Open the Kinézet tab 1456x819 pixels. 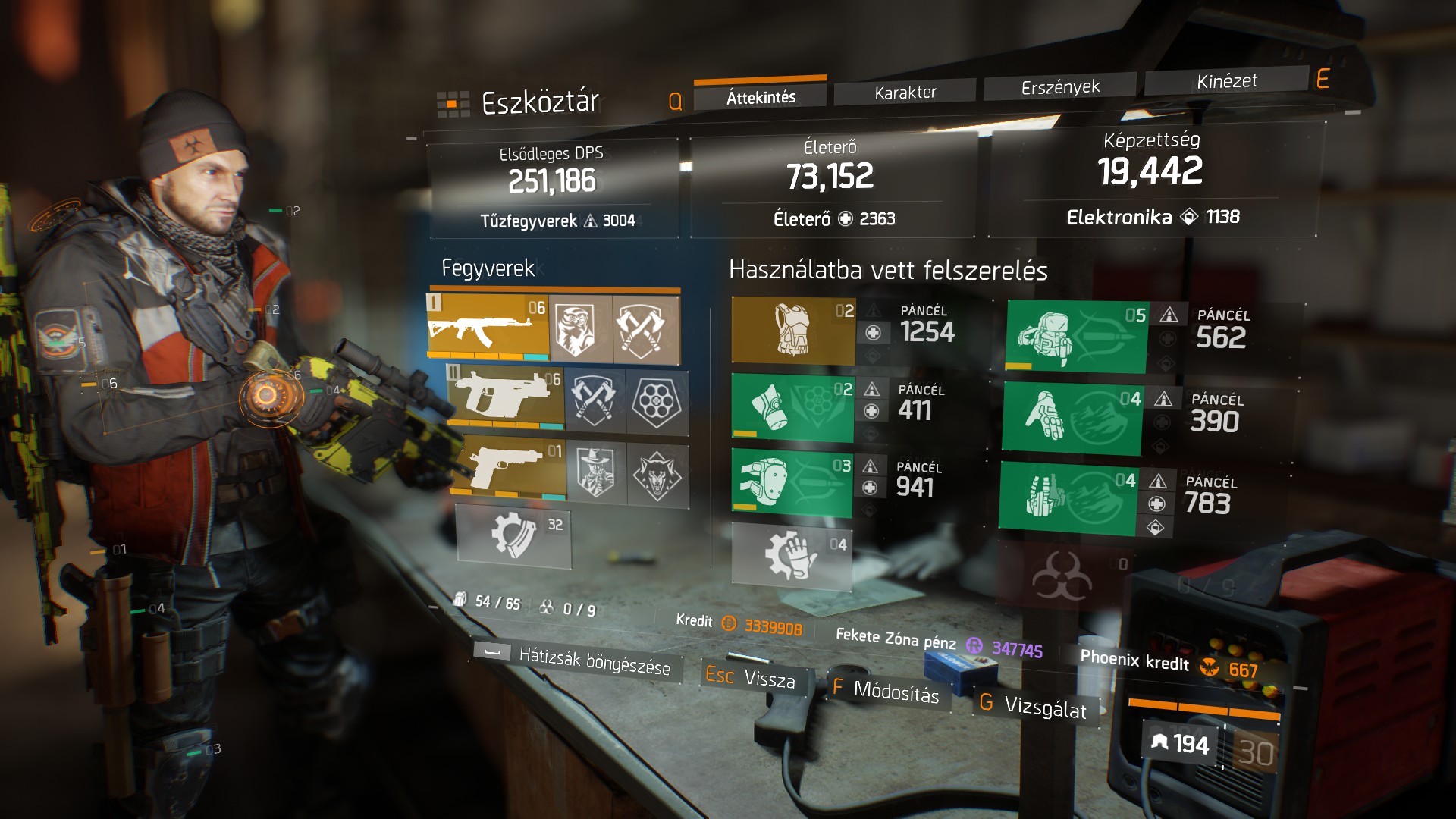point(1226,81)
